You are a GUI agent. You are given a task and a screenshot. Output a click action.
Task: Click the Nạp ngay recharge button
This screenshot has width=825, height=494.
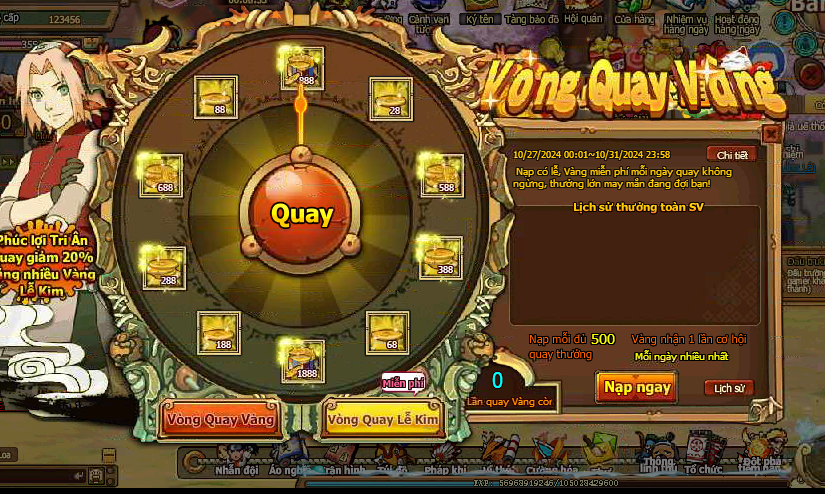[636, 387]
